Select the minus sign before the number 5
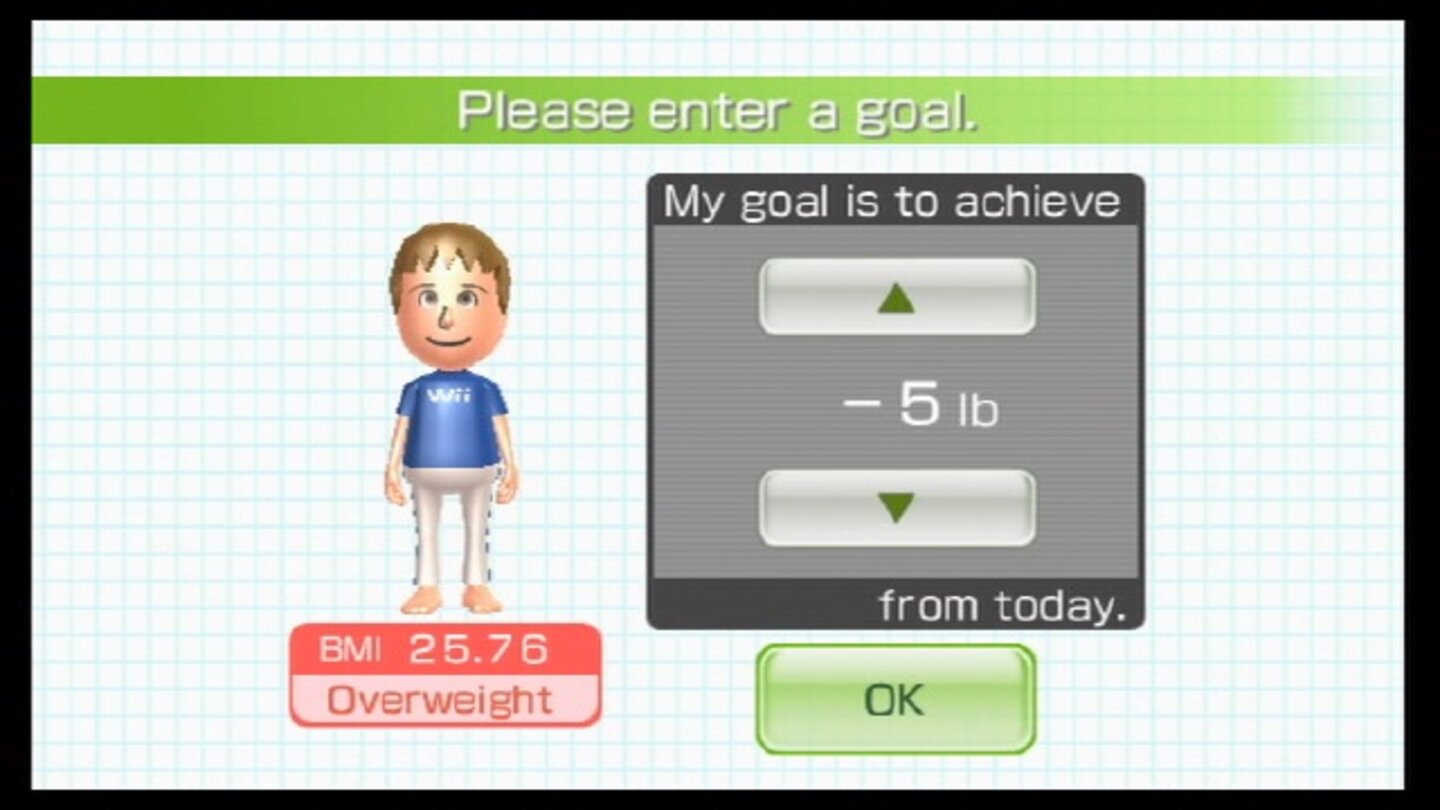 coord(862,402)
